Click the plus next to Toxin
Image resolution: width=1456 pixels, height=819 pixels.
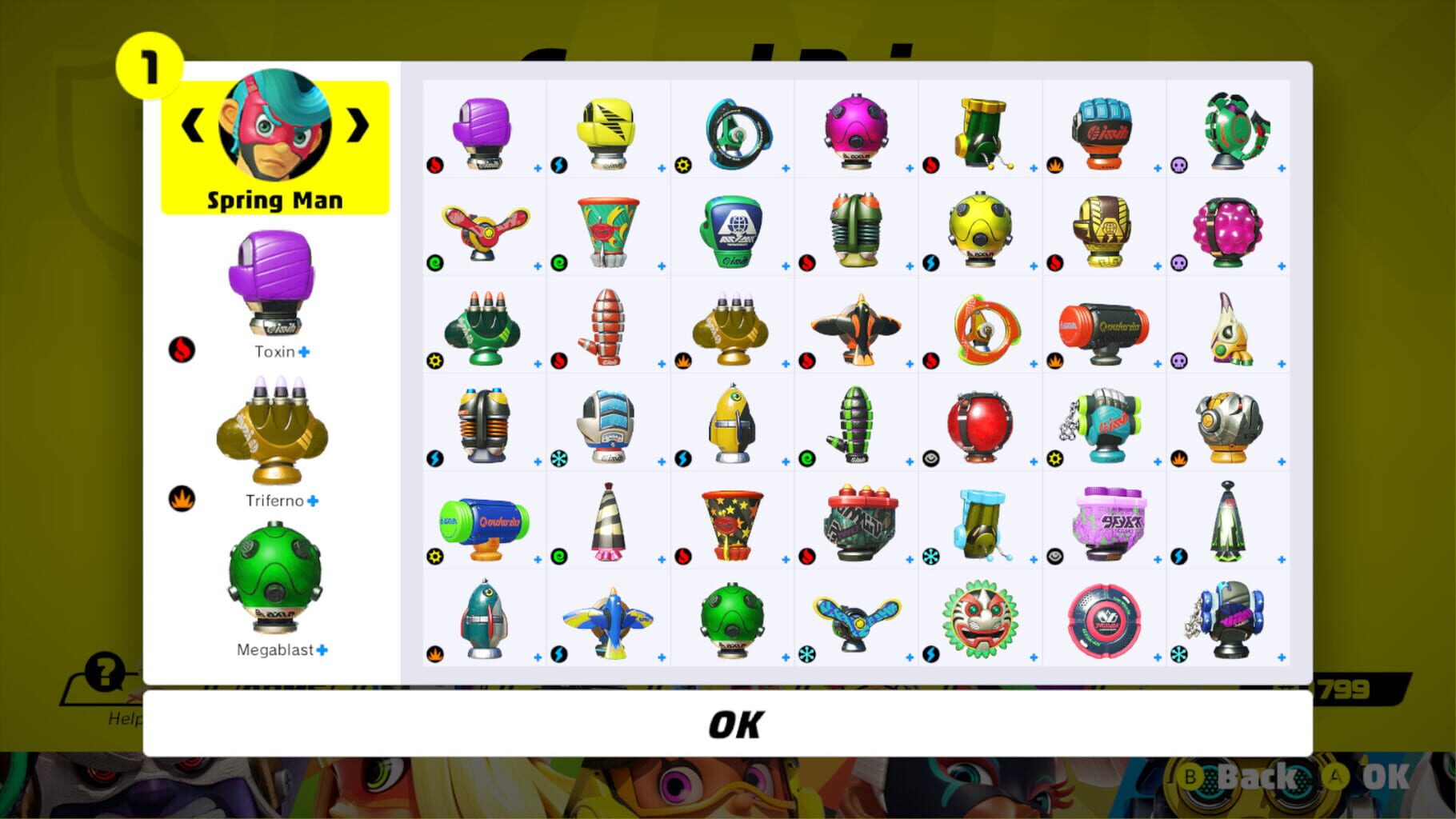click(x=308, y=350)
